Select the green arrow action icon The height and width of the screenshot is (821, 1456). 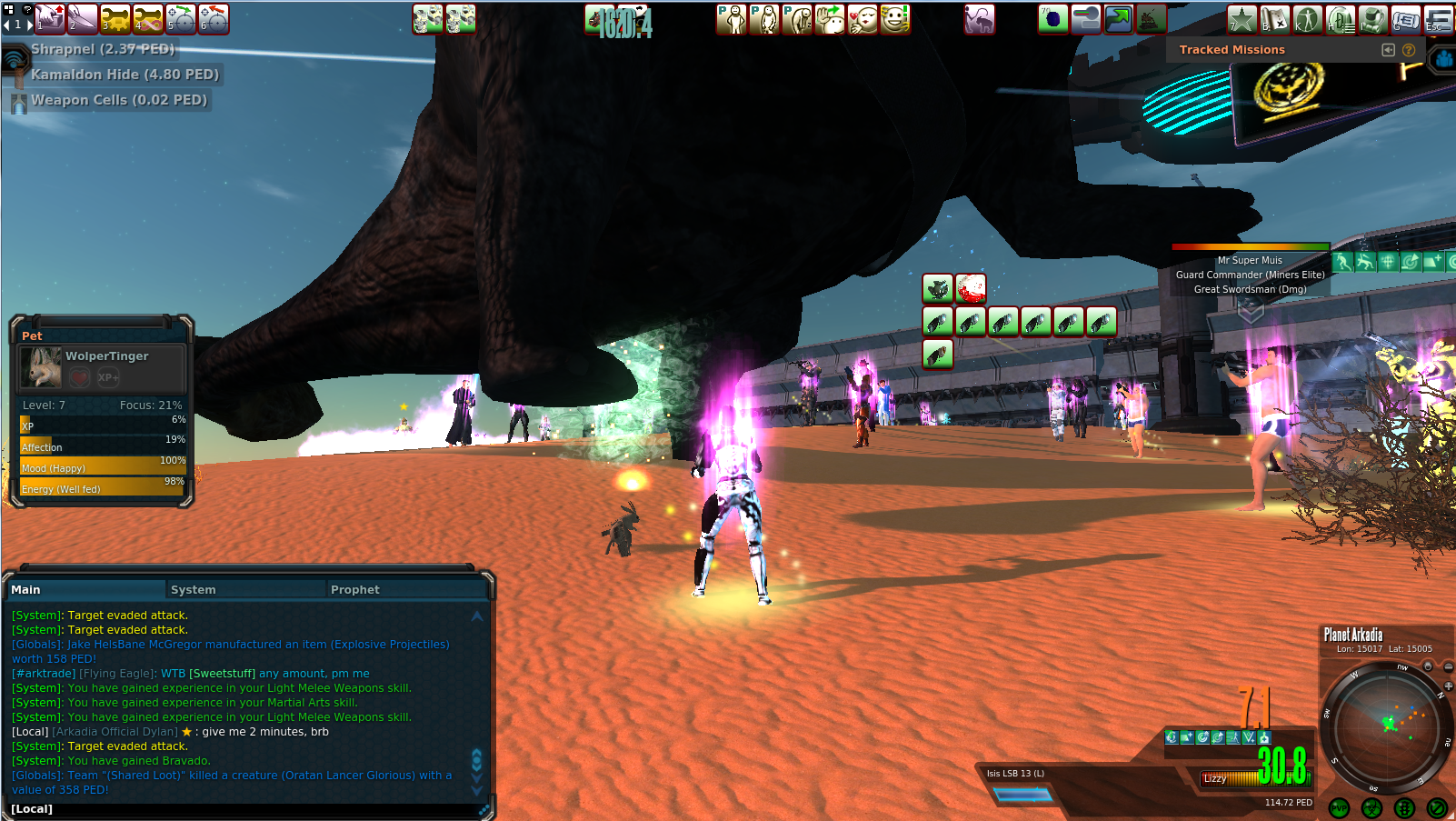(1118, 19)
